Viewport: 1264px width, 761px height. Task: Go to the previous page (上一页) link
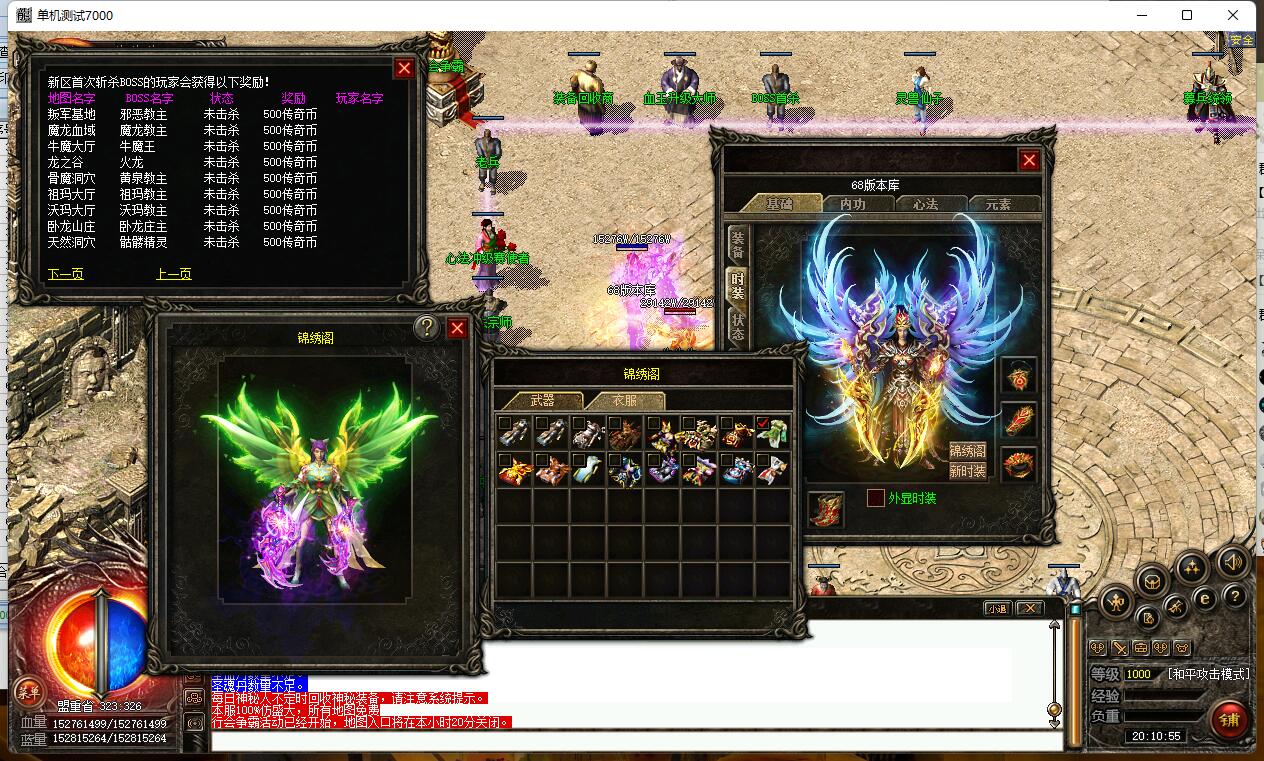click(x=174, y=273)
